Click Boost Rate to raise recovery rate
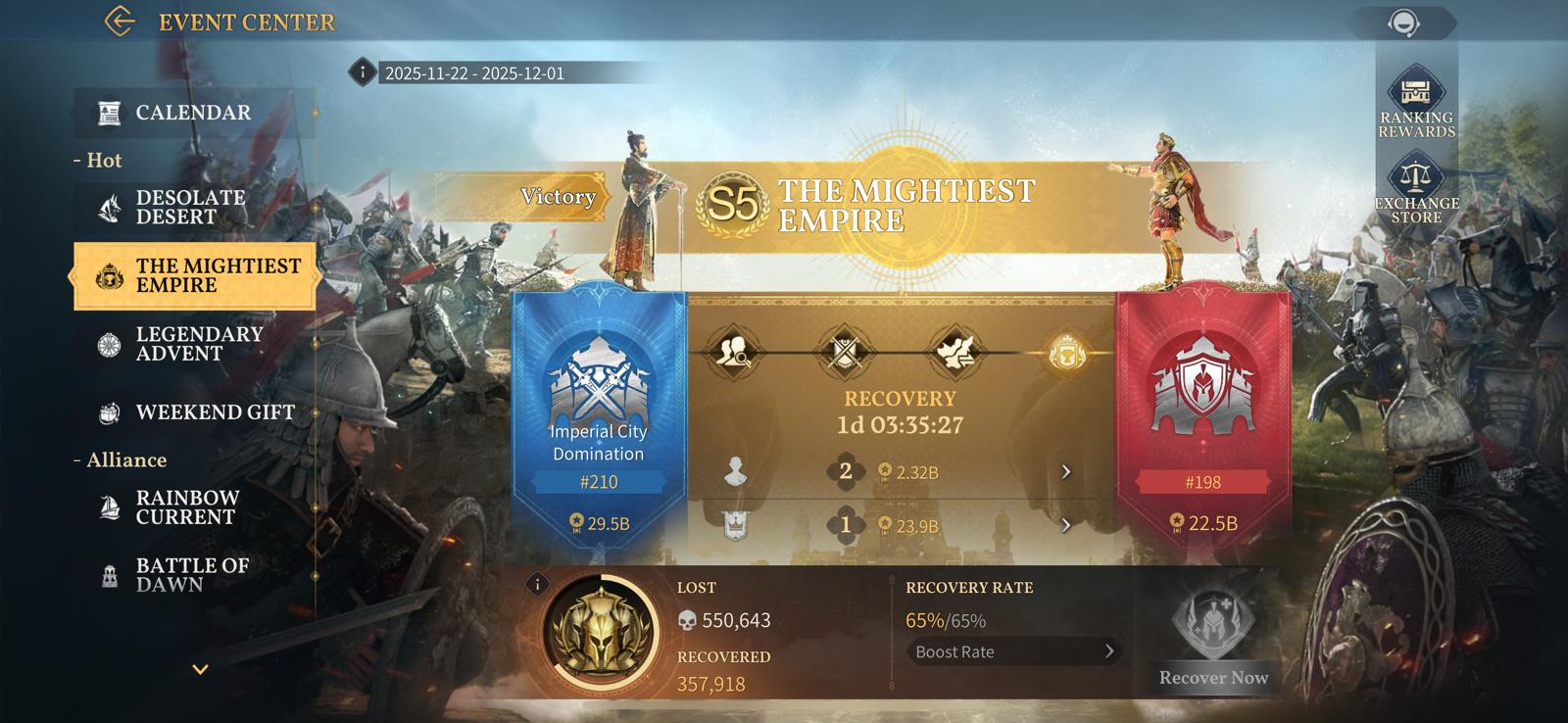Screen dimensions: 1568x723 pyautogui.click(x=1013, y=651)
